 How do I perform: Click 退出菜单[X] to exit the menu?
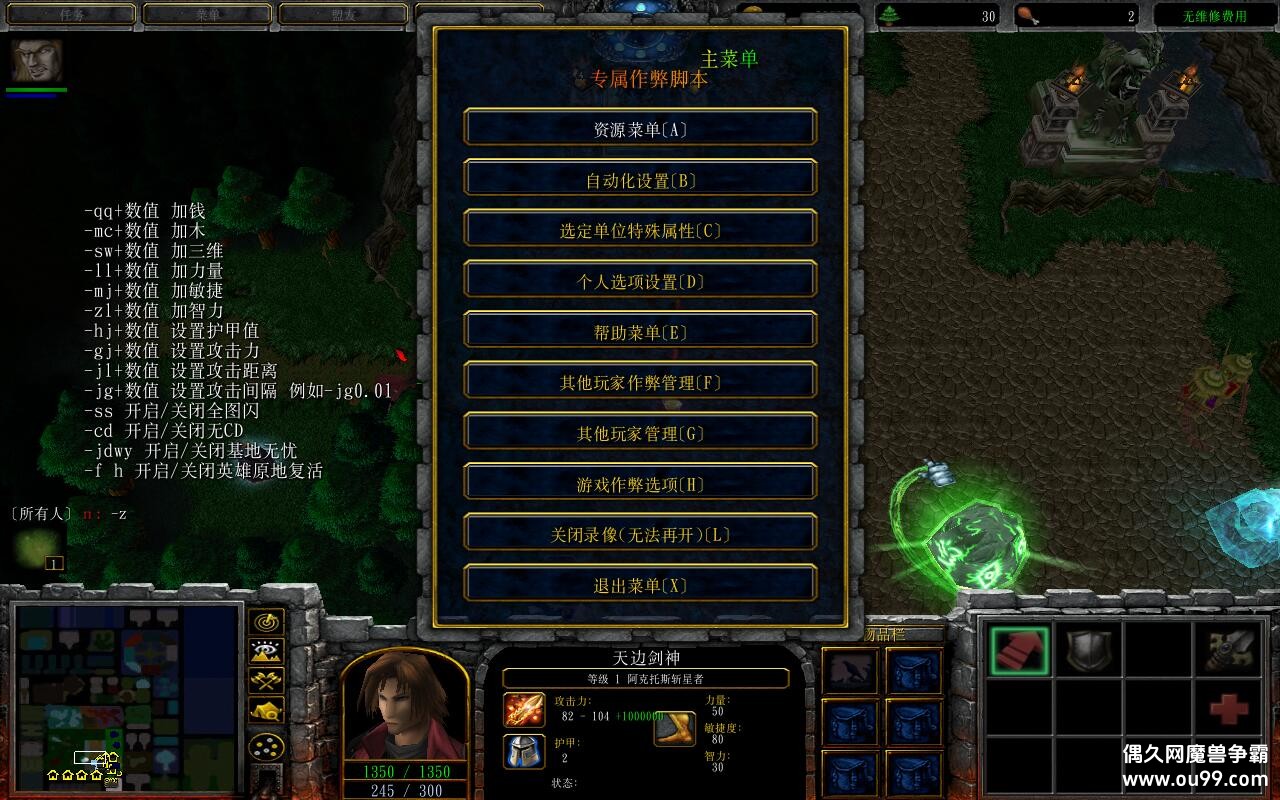(639, 583)
